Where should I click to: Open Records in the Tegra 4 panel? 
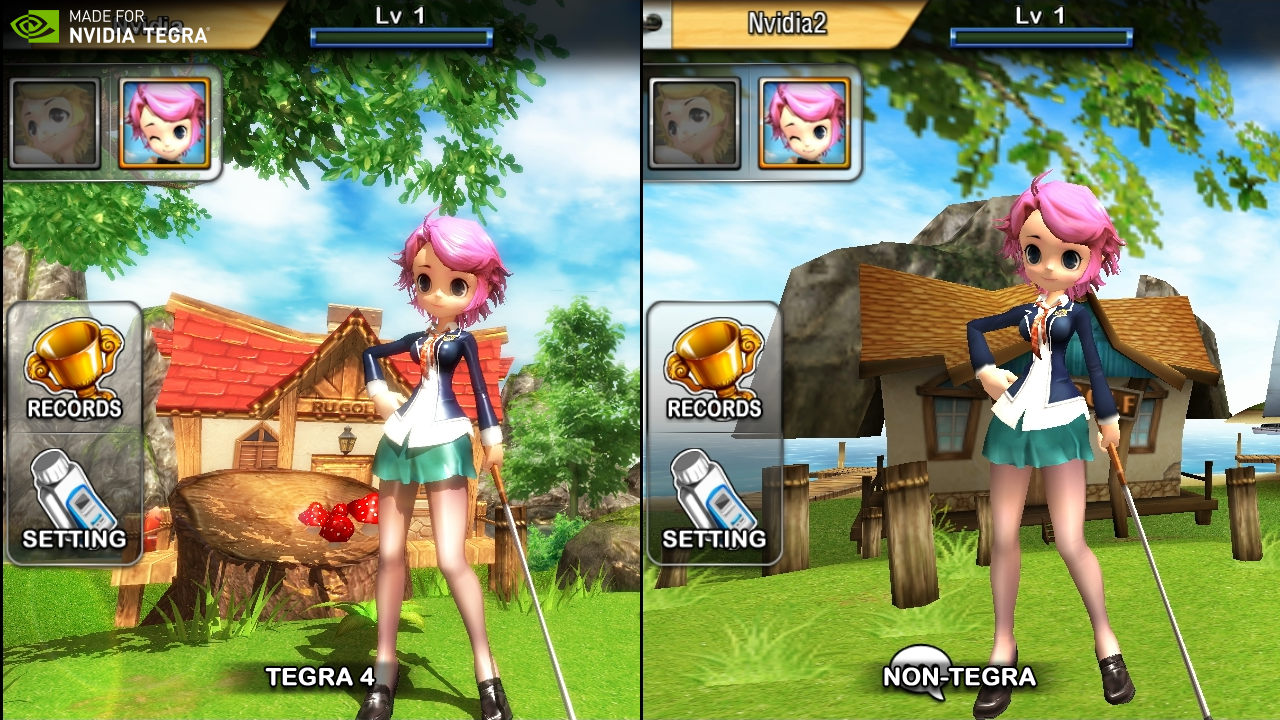tap(74, 370)
